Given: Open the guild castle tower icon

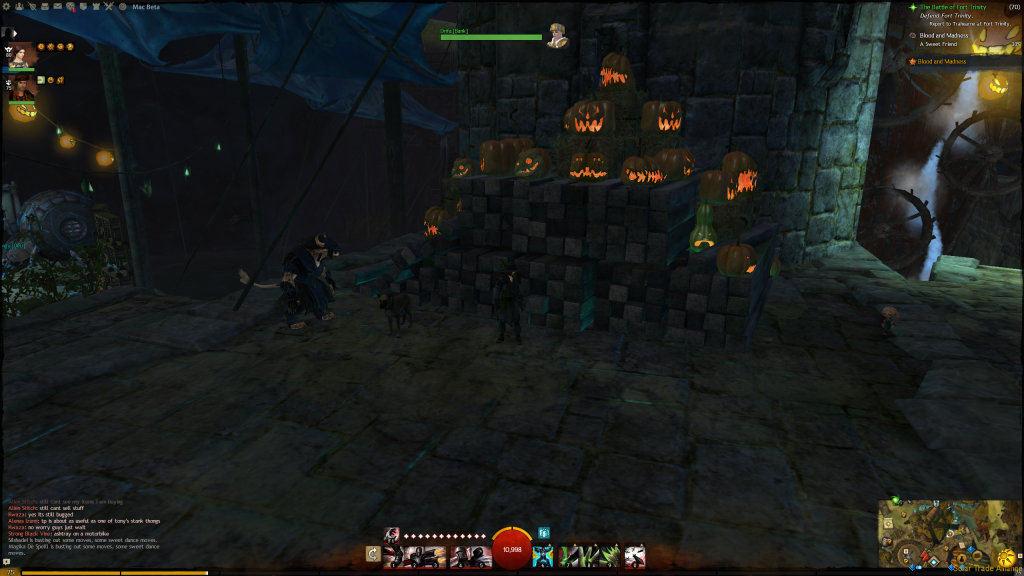Looking at the screenshot, I should click(95, 6).
